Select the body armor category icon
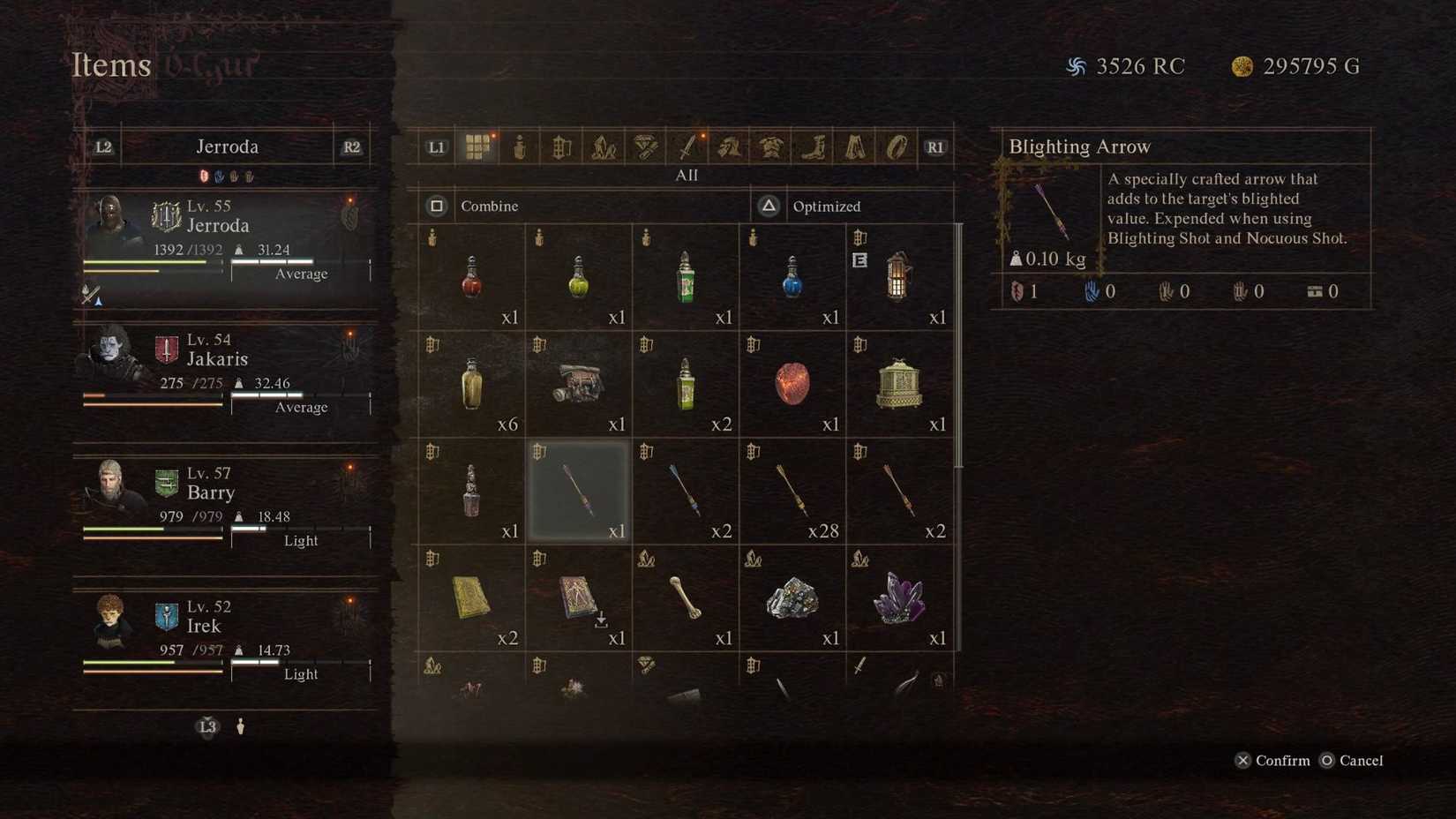 pos(771,147)
